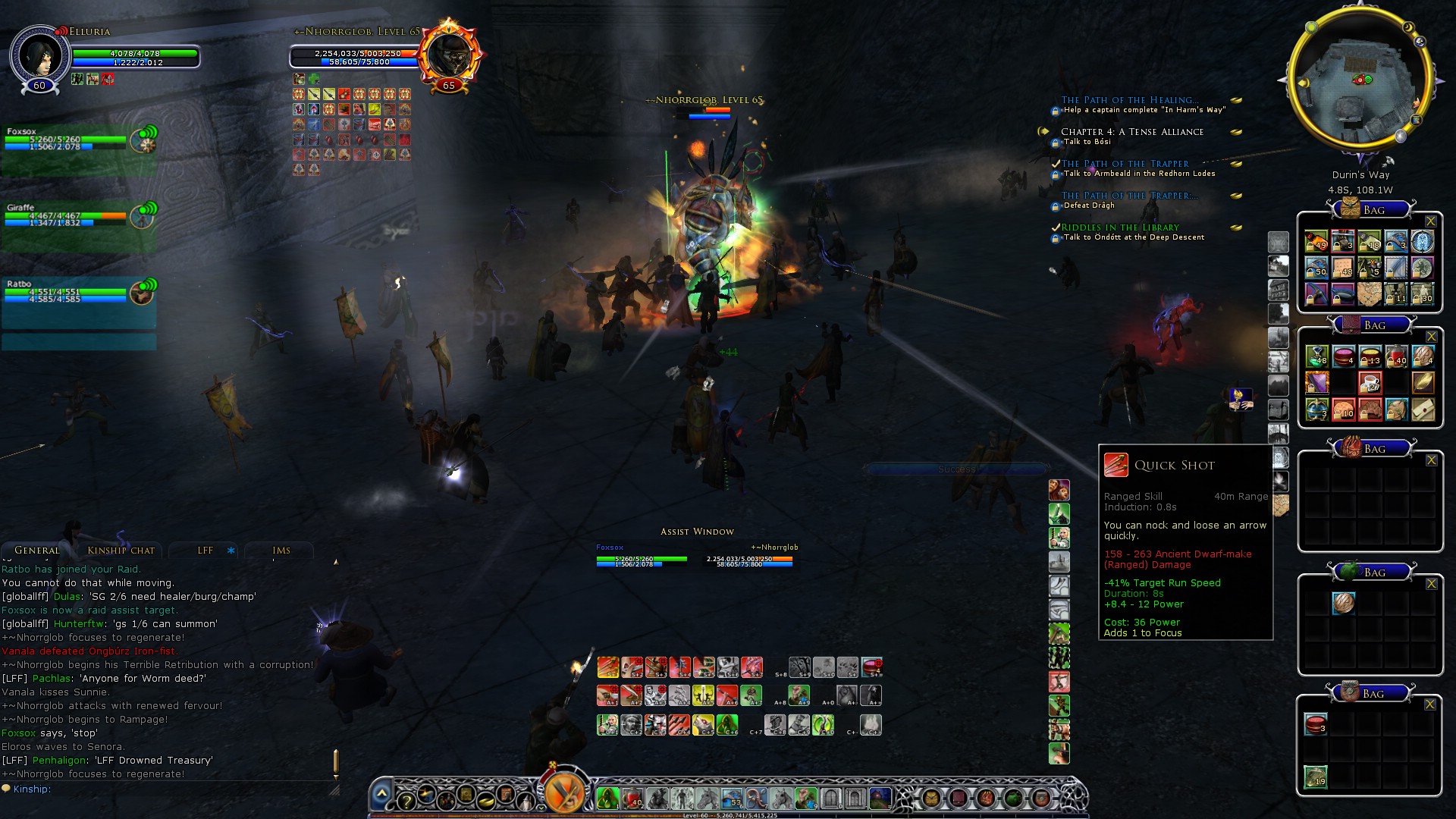Screen dimensions: 1456x819
Task: Select the IMs chat tab
Action: pyautogui.click(x=281, y=551)
